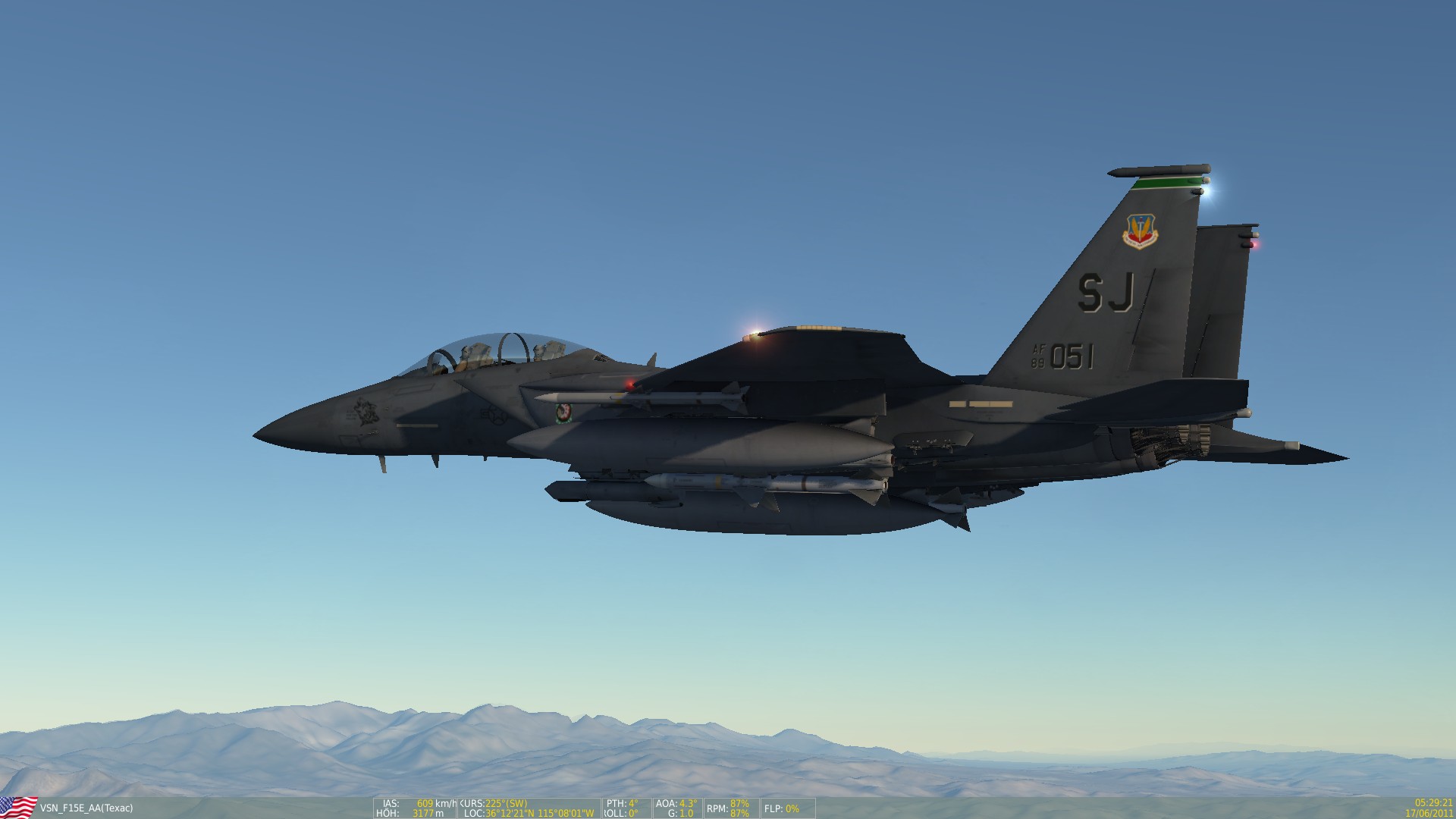Click the HÖH altitude readout
Screen dimensions: 1456x819
coord(391,812)
